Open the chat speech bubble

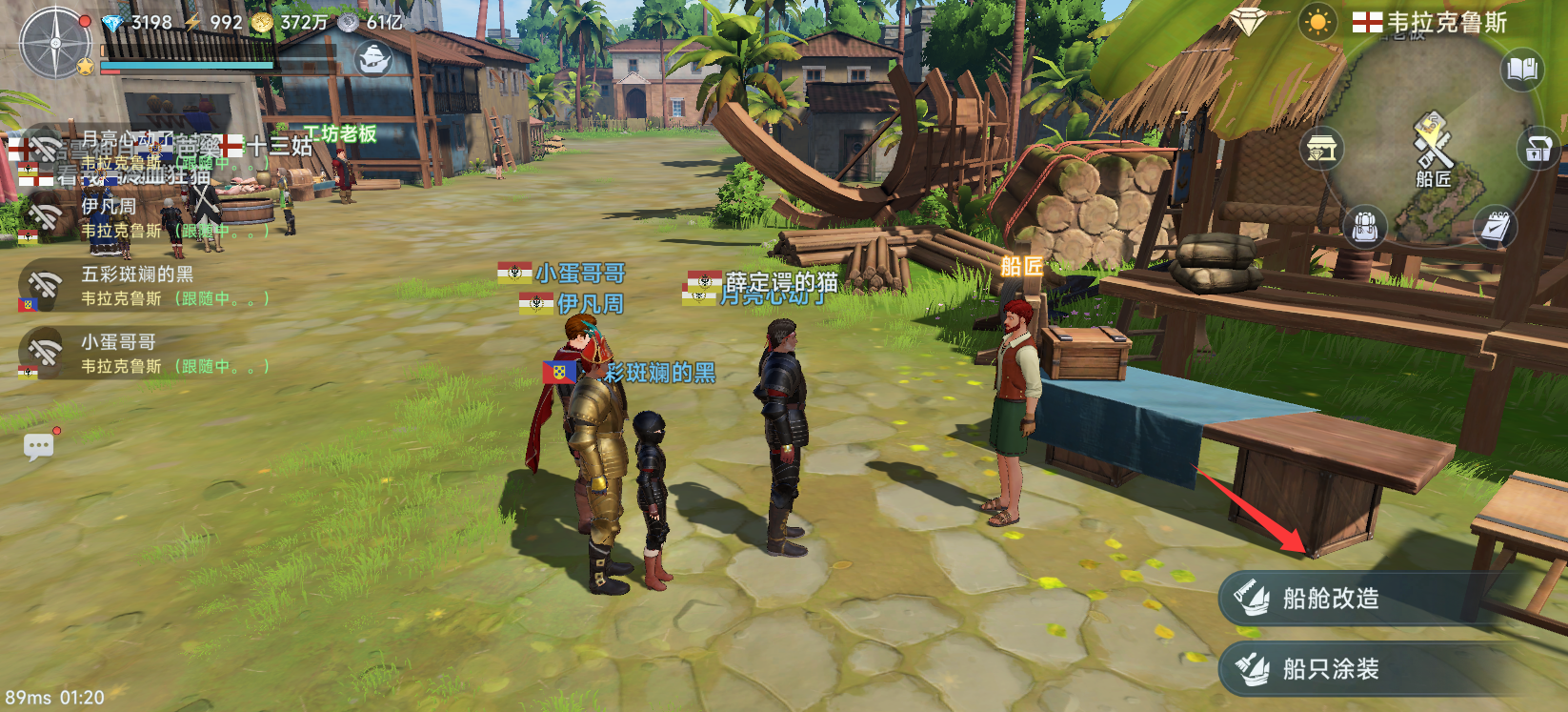pos(39,446)
